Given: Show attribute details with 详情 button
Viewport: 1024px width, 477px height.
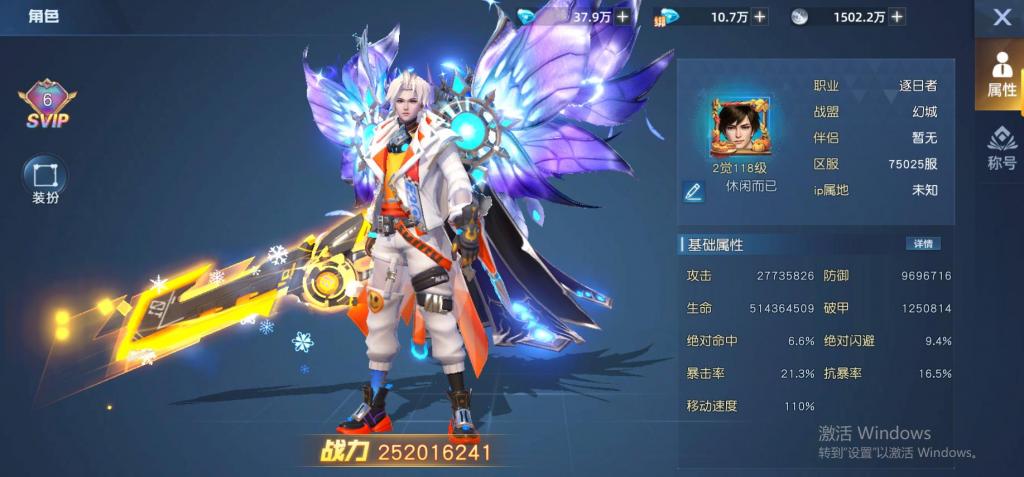Looking at the screenshot, I should click(922, 244).
